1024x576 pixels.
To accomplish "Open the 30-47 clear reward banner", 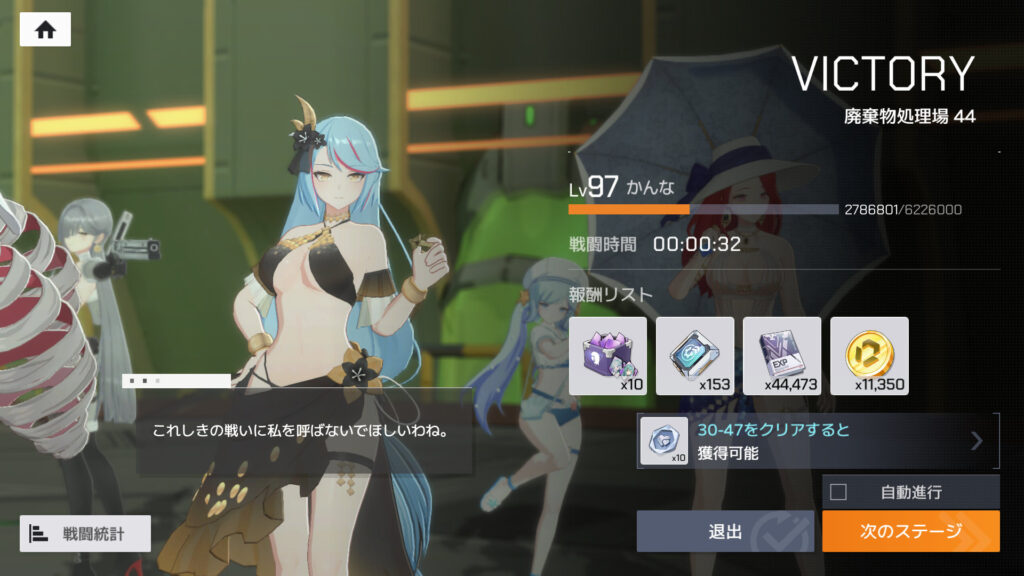I will (x=817, y=441).
